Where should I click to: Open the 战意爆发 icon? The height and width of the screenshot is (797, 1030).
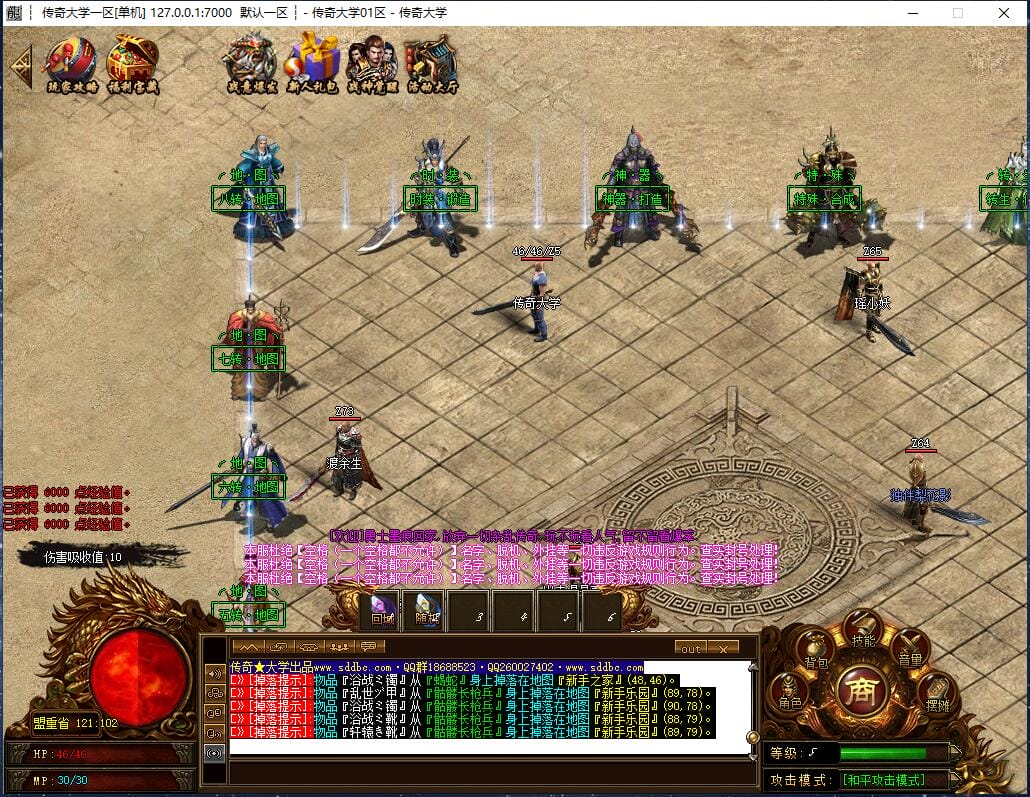tap(250, 62)
